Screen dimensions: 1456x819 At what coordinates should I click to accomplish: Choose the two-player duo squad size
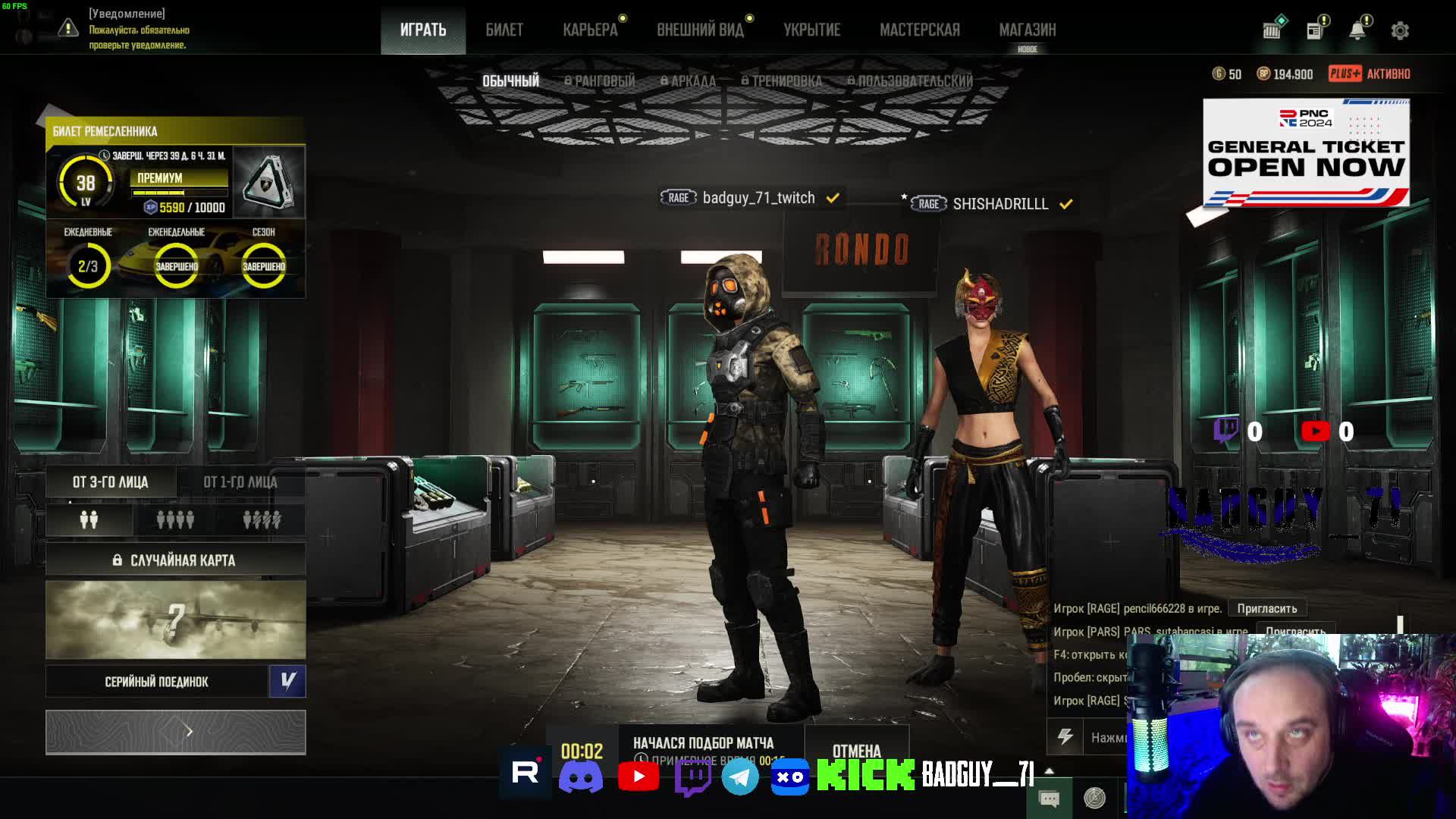click(x=89, y=519)
